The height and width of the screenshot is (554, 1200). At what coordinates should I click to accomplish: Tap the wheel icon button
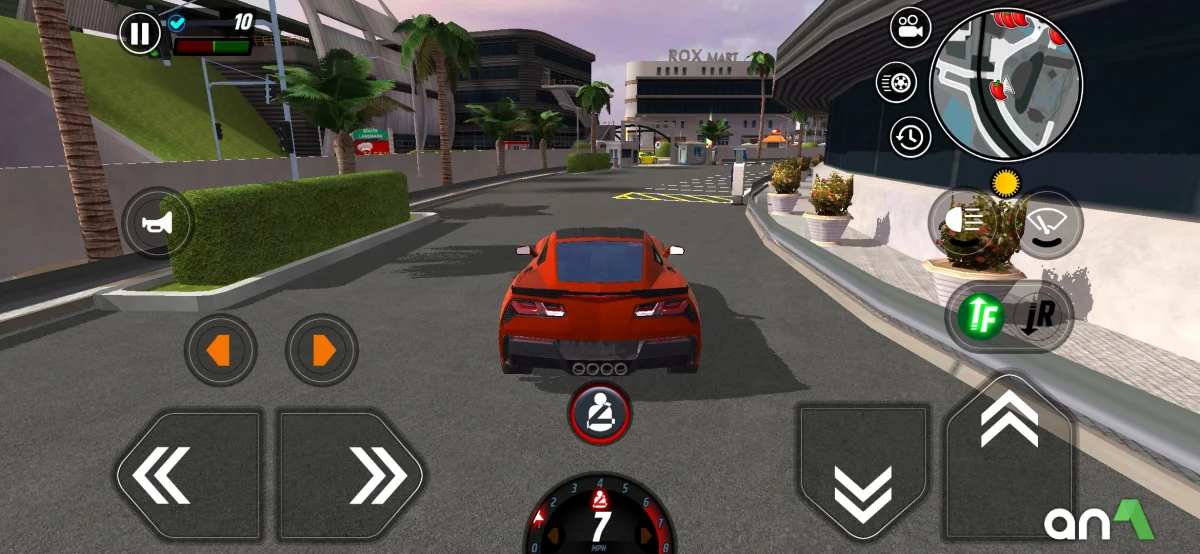coord(896,82)
